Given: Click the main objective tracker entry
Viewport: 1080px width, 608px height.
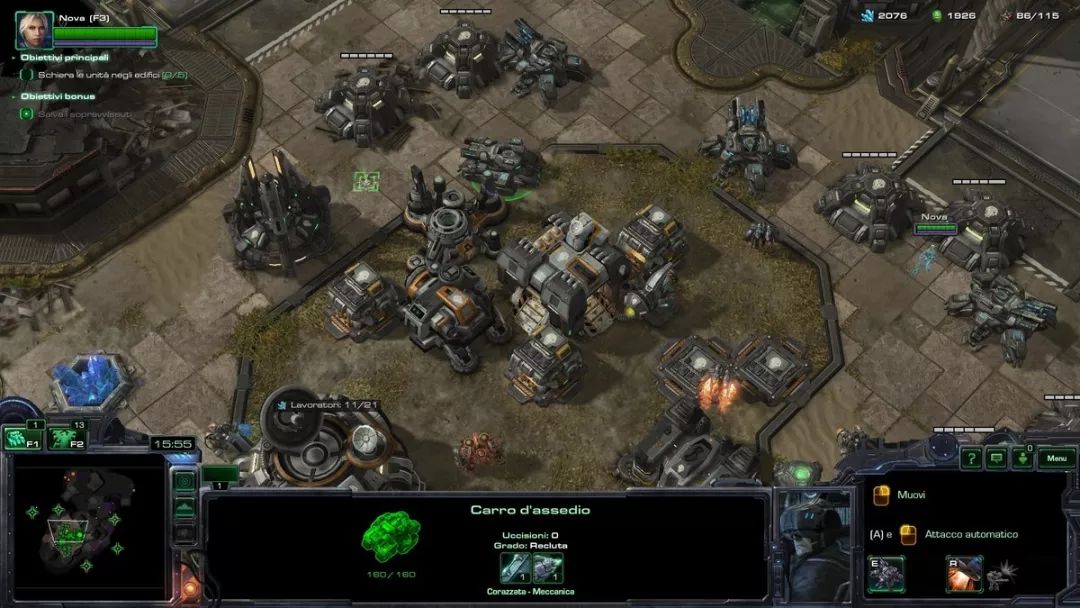Looking at the screenshot, I should [110, 75].
